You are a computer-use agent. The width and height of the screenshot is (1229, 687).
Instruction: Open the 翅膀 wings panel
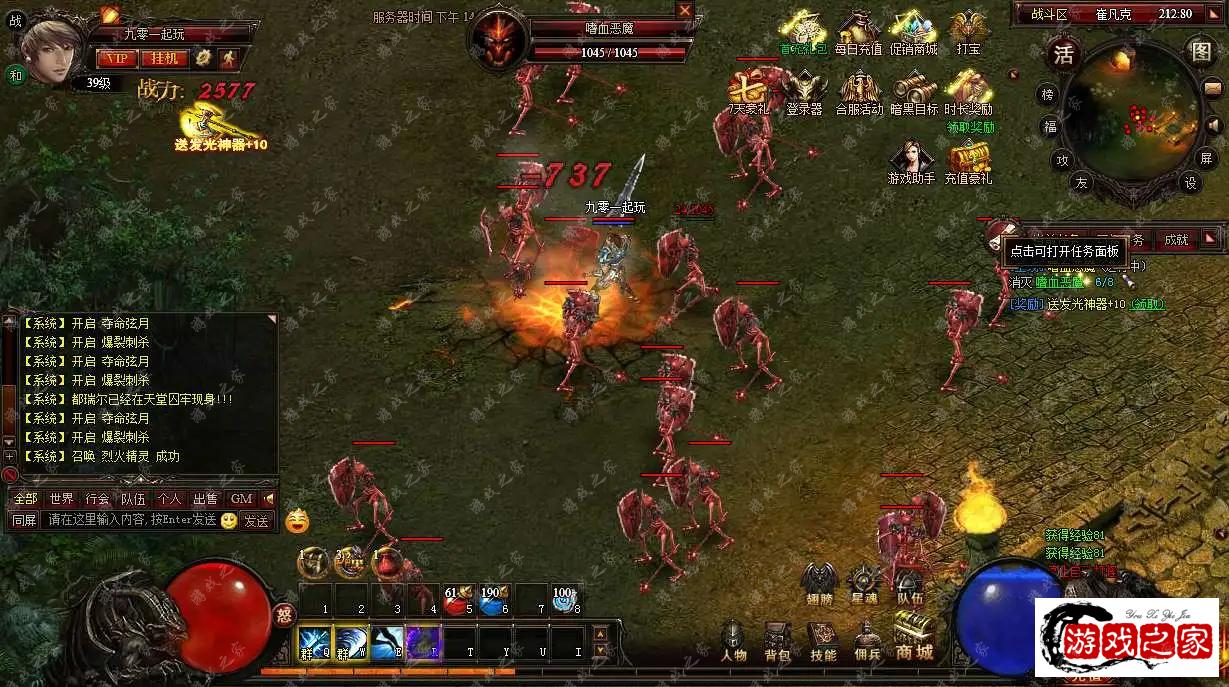818,584
